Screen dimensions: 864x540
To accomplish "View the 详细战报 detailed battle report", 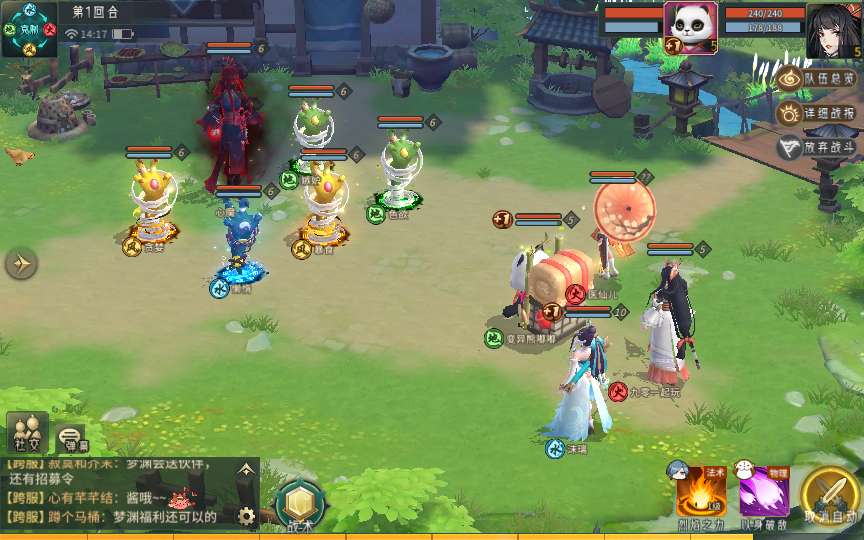I will pos(818,113).
